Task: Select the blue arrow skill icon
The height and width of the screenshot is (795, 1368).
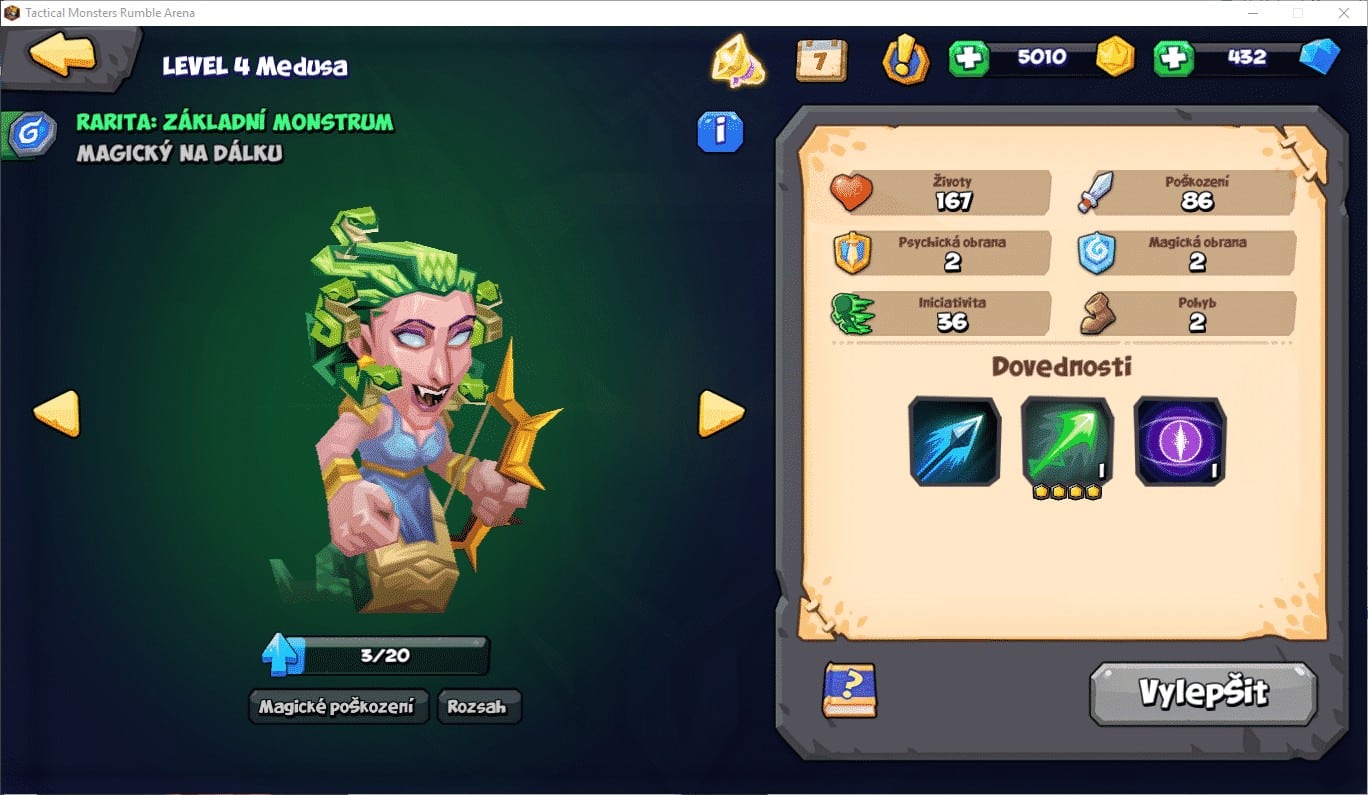Action: 954,441
